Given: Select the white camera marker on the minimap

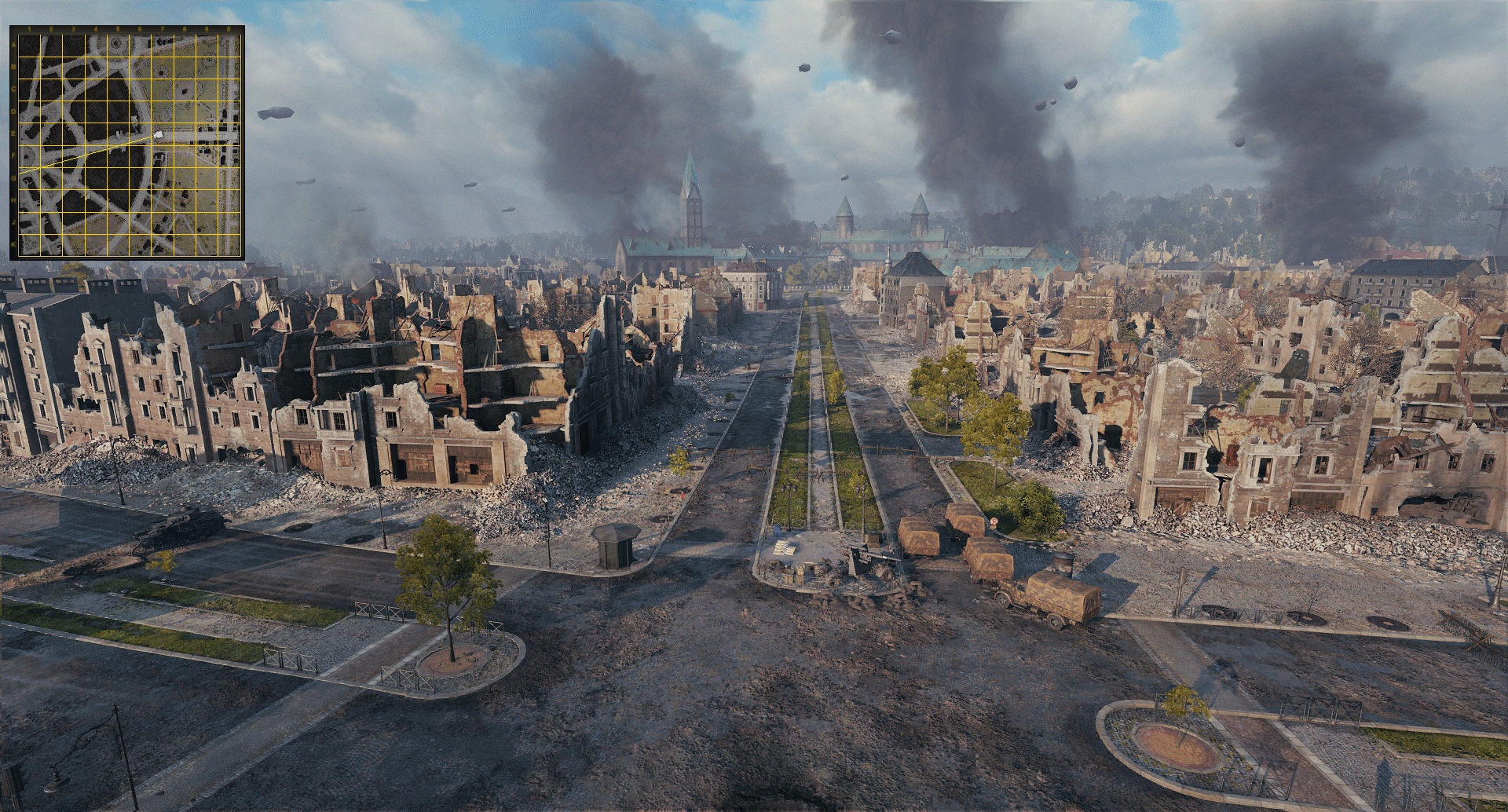Looking at the screenshot, I should [159, 135].
